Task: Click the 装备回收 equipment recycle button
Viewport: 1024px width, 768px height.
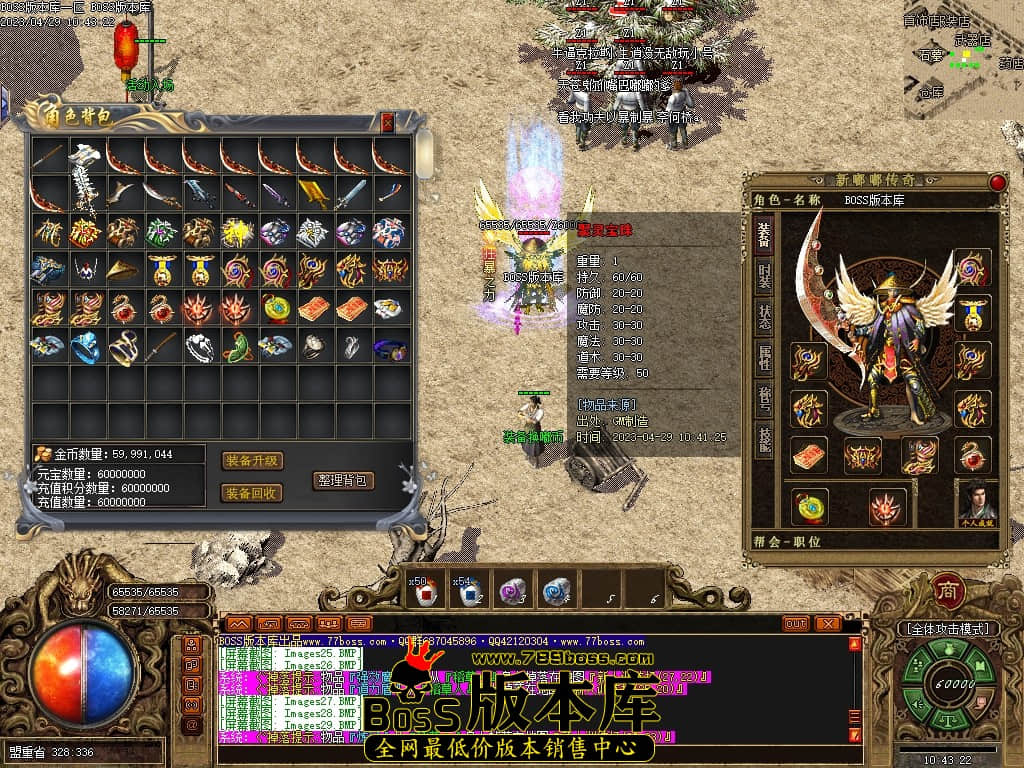Action: click(x=251, y=493)
